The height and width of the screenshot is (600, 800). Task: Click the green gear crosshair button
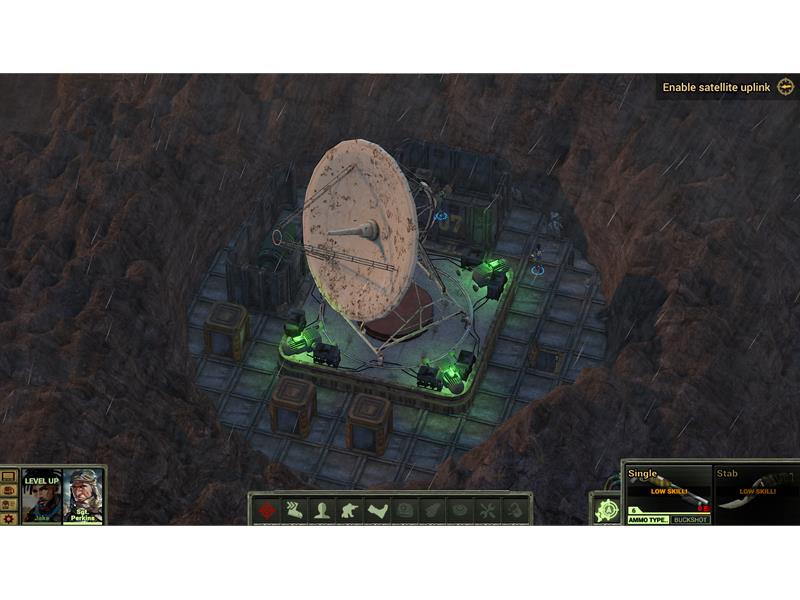[606, 510]
